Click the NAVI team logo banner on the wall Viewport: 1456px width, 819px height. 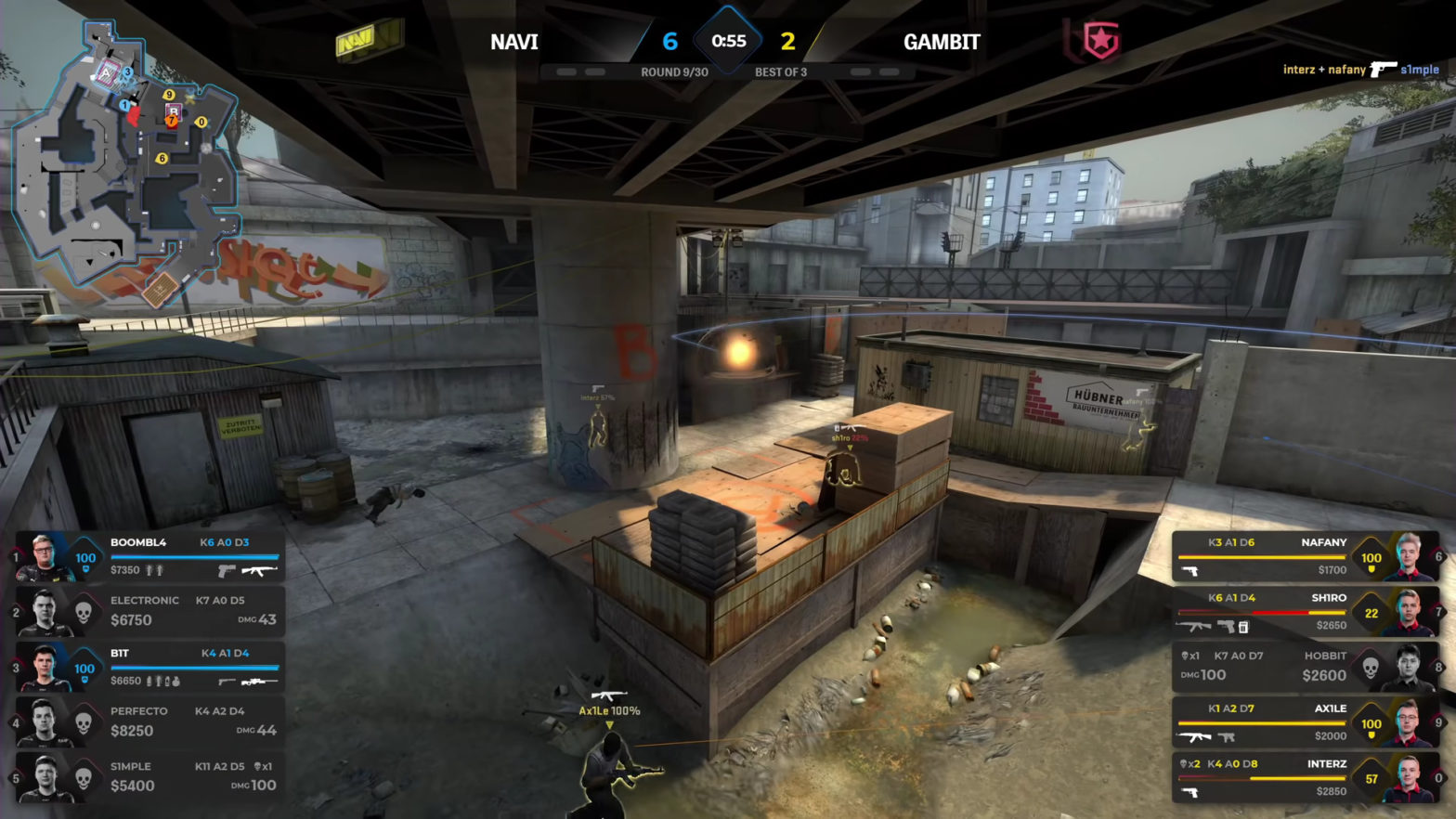[x=360, y=40]
